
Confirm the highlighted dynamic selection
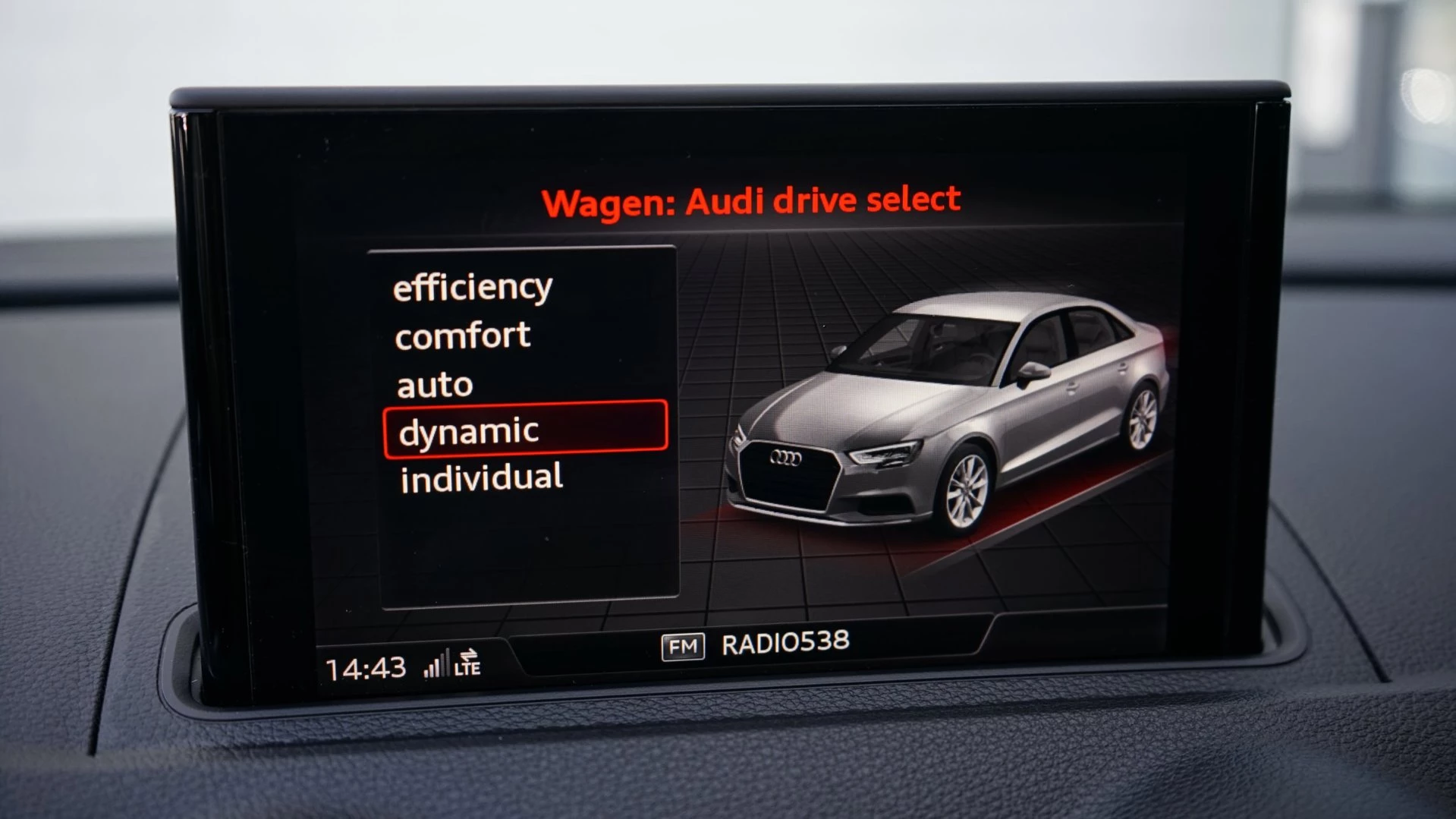tap(469, 430)
